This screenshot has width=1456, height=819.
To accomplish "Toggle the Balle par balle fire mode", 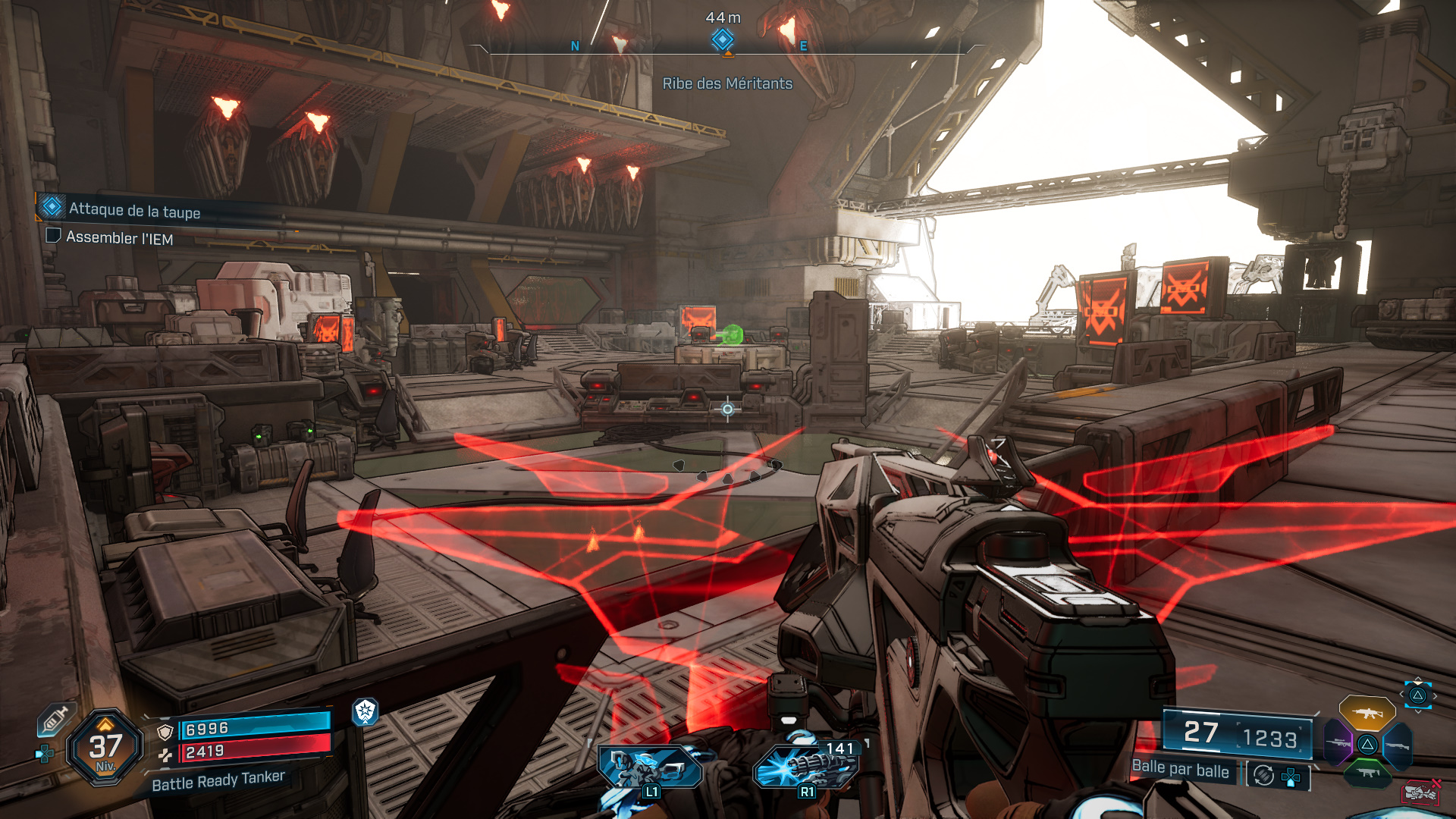I will click(x=1180, y=769).
